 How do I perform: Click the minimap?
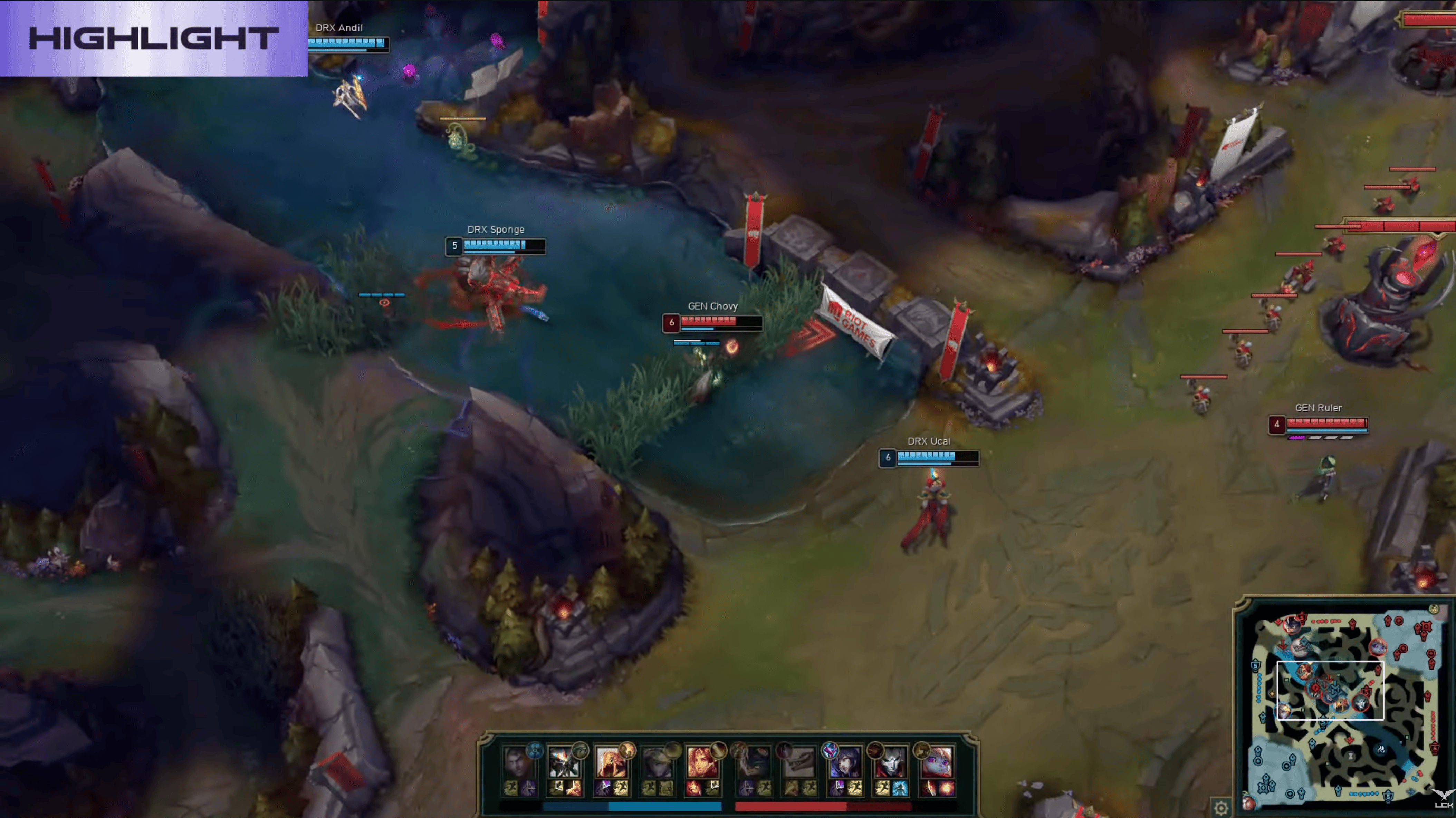[x=1345, y=706]
